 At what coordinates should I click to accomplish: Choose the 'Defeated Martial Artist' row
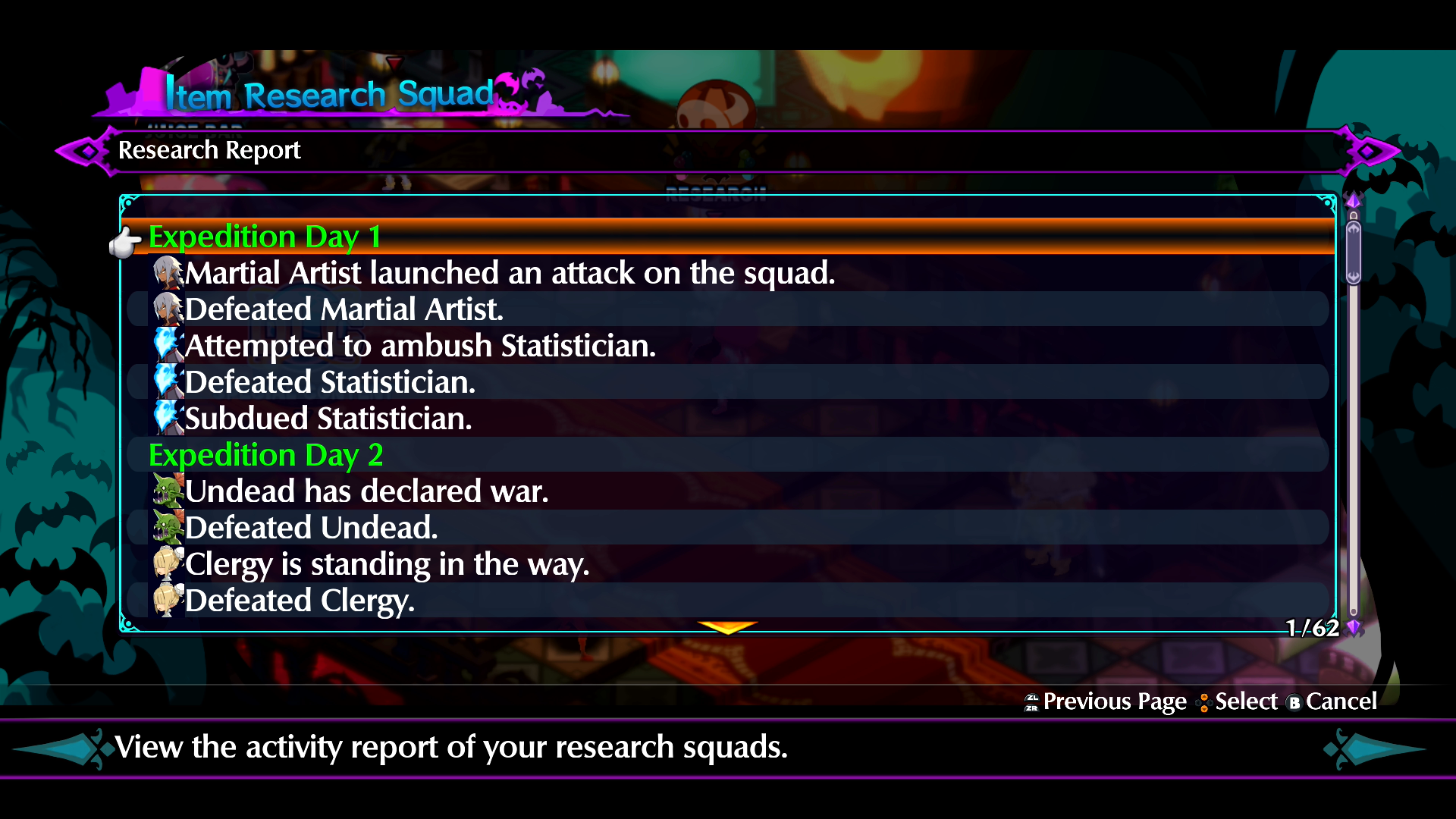point(344,310)
